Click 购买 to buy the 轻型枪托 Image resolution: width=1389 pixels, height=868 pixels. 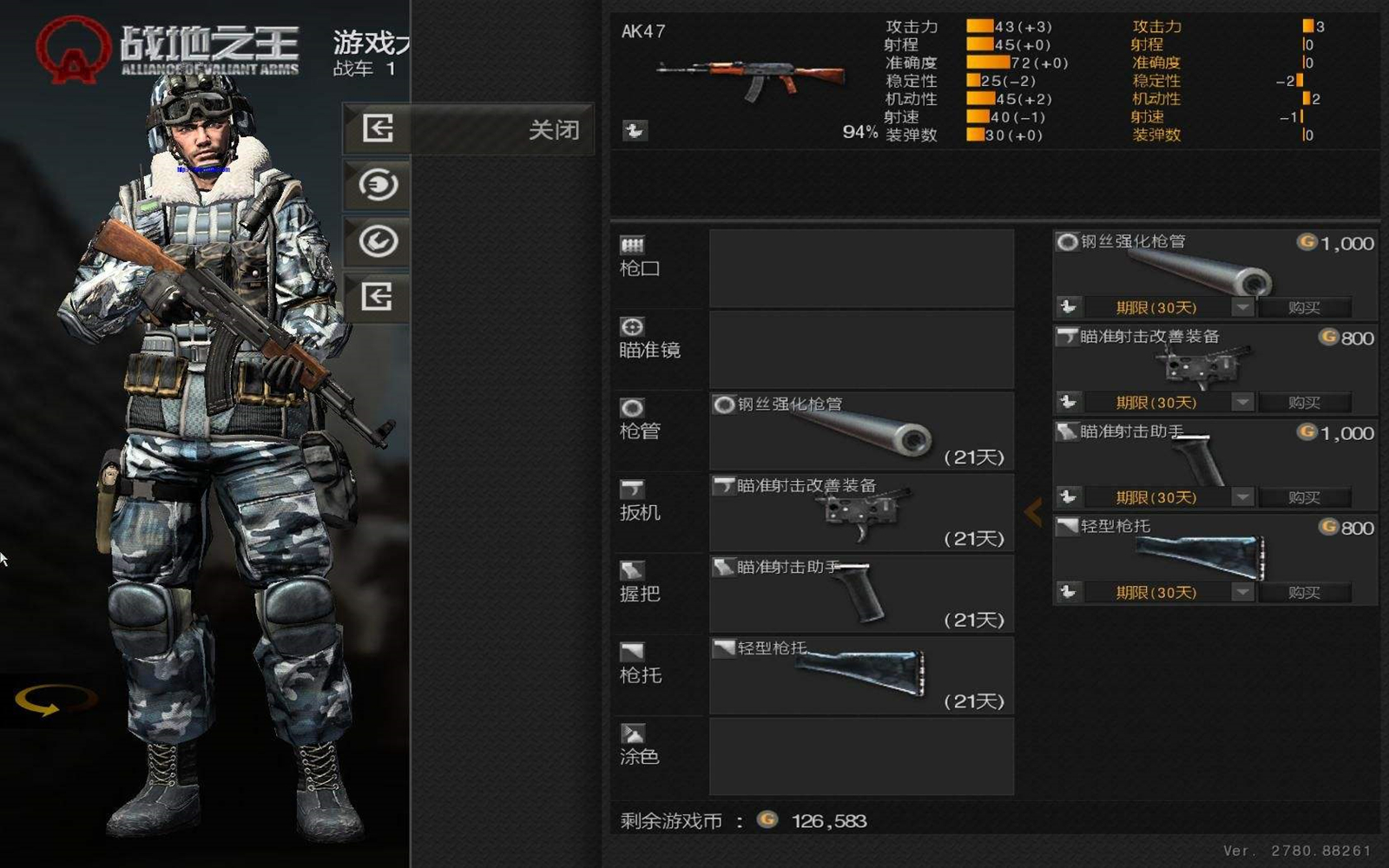click(1306, 592)
